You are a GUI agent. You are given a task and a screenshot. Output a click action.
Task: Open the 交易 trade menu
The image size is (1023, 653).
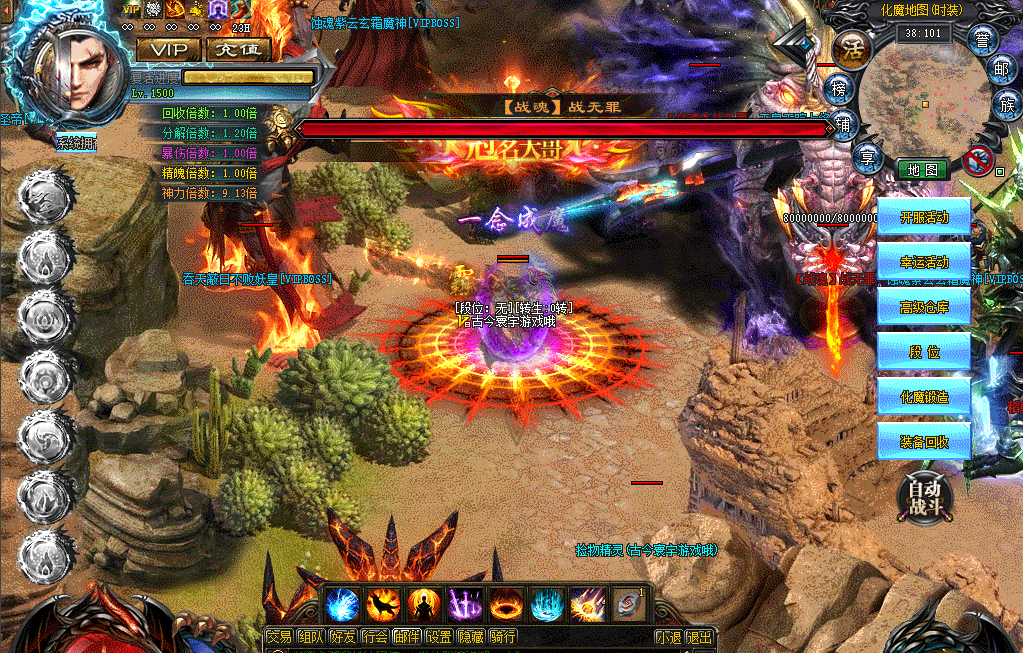pos(280,637)
